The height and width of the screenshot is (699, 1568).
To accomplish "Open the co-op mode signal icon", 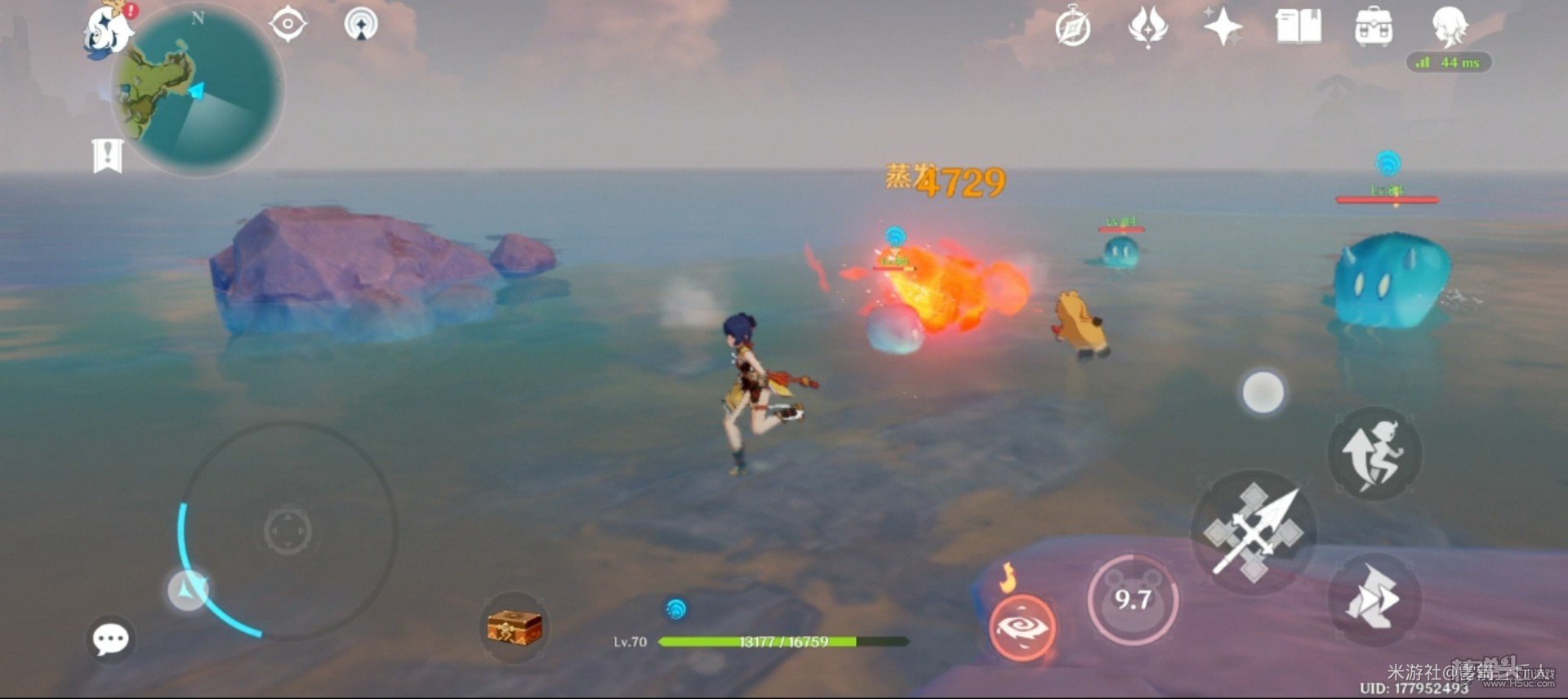I will tap(361, 24).
